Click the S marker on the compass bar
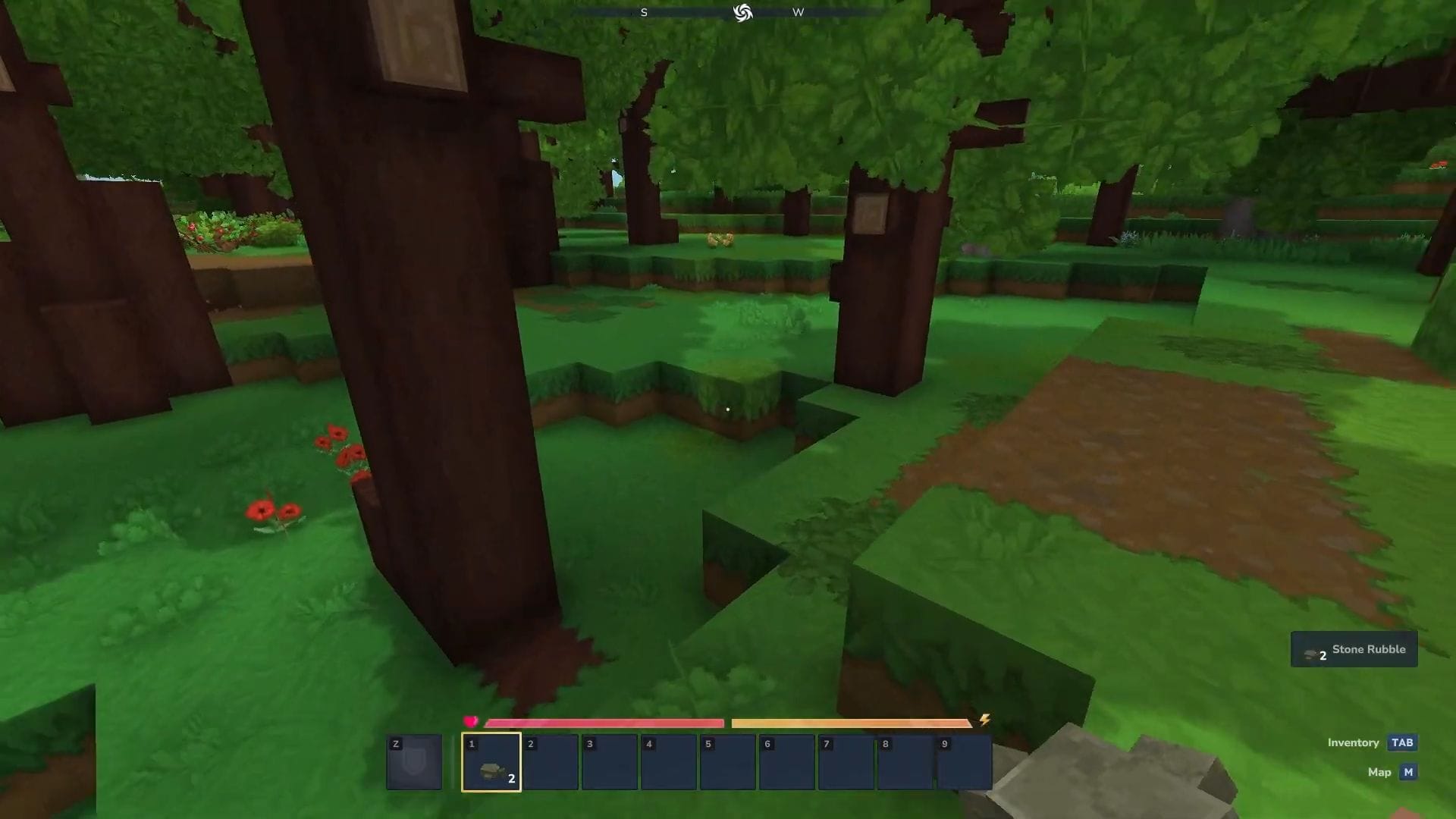The height and width of the screenshot is (819, 1456). (644, 12)
